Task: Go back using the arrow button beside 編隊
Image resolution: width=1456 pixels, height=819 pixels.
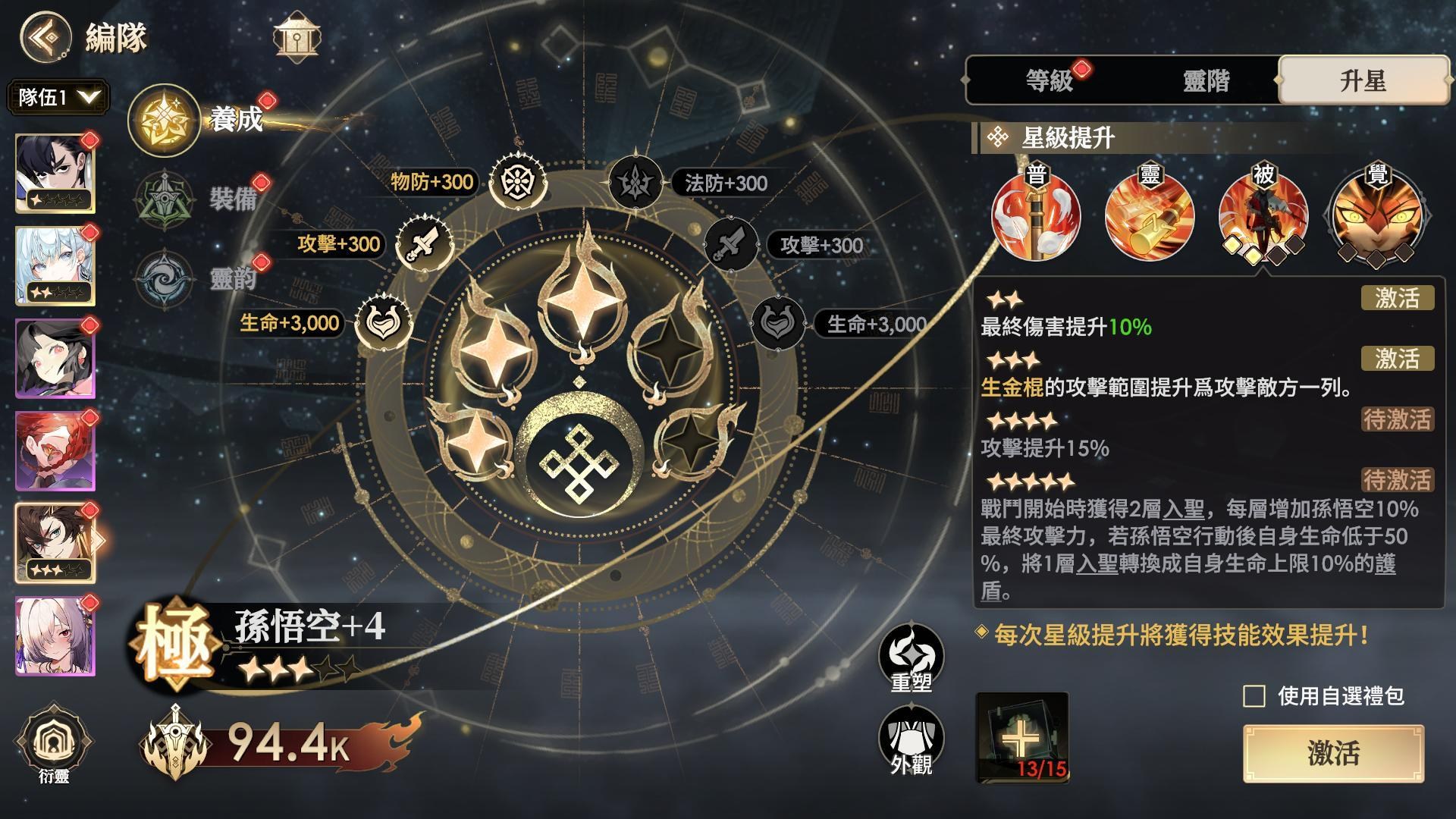Action: (45, 36)
